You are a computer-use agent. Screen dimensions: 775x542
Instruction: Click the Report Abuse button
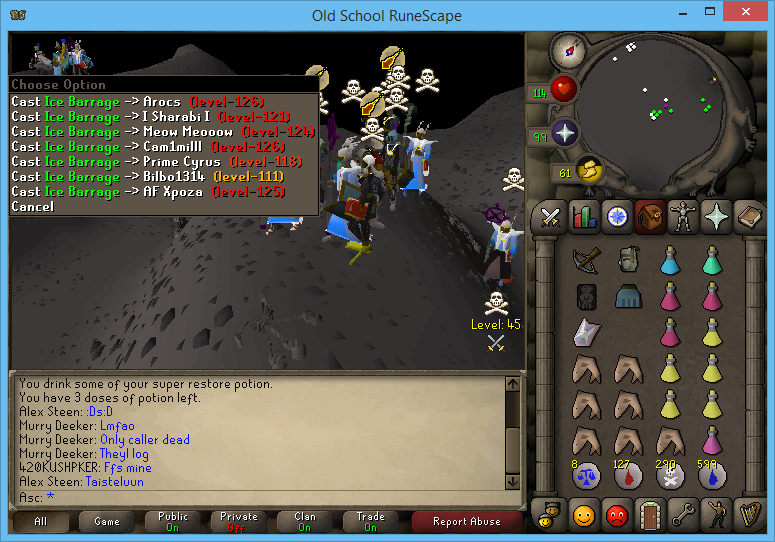pyautogui.click(x=469, y=521)
